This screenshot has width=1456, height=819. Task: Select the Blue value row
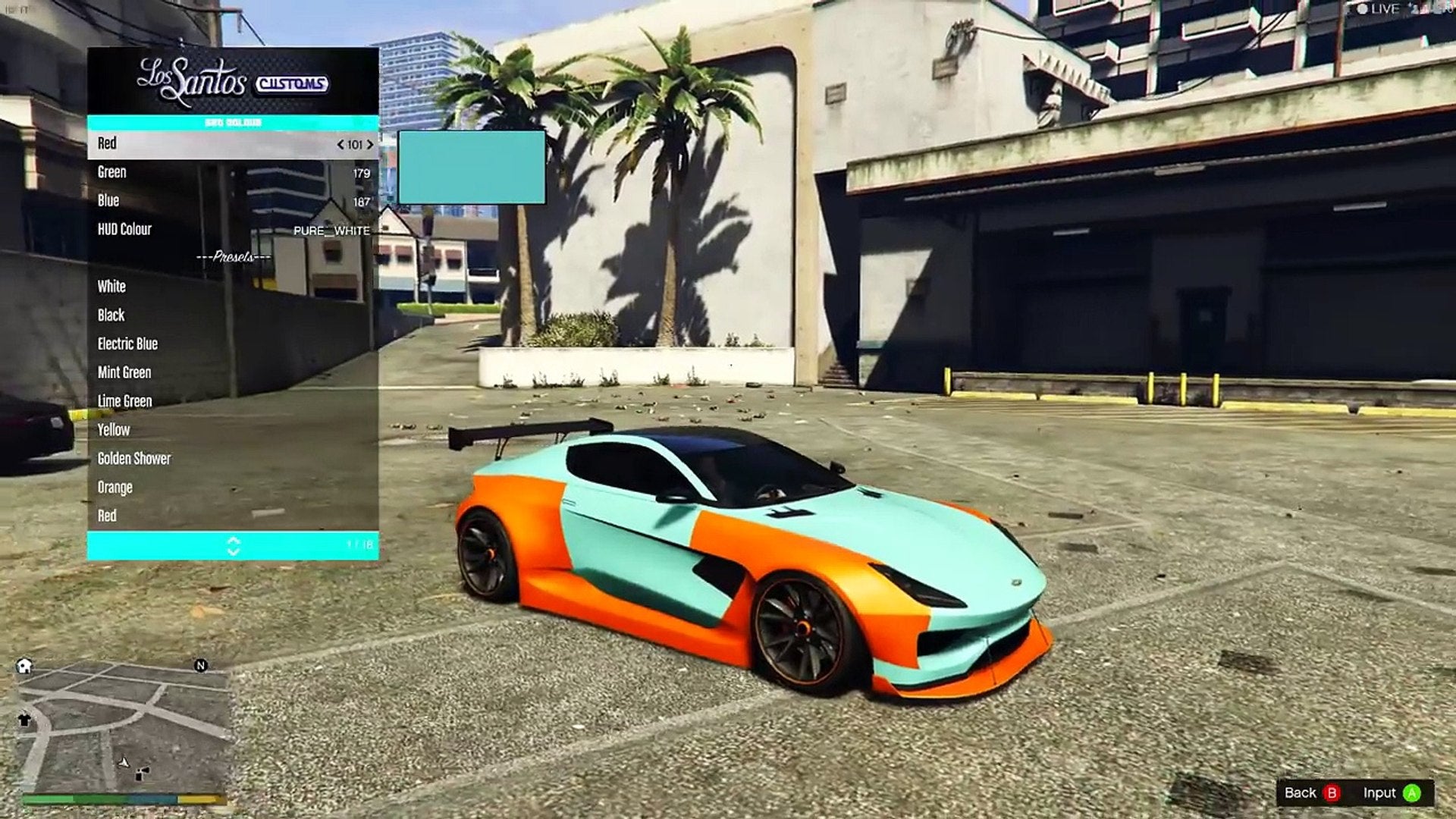232,201
